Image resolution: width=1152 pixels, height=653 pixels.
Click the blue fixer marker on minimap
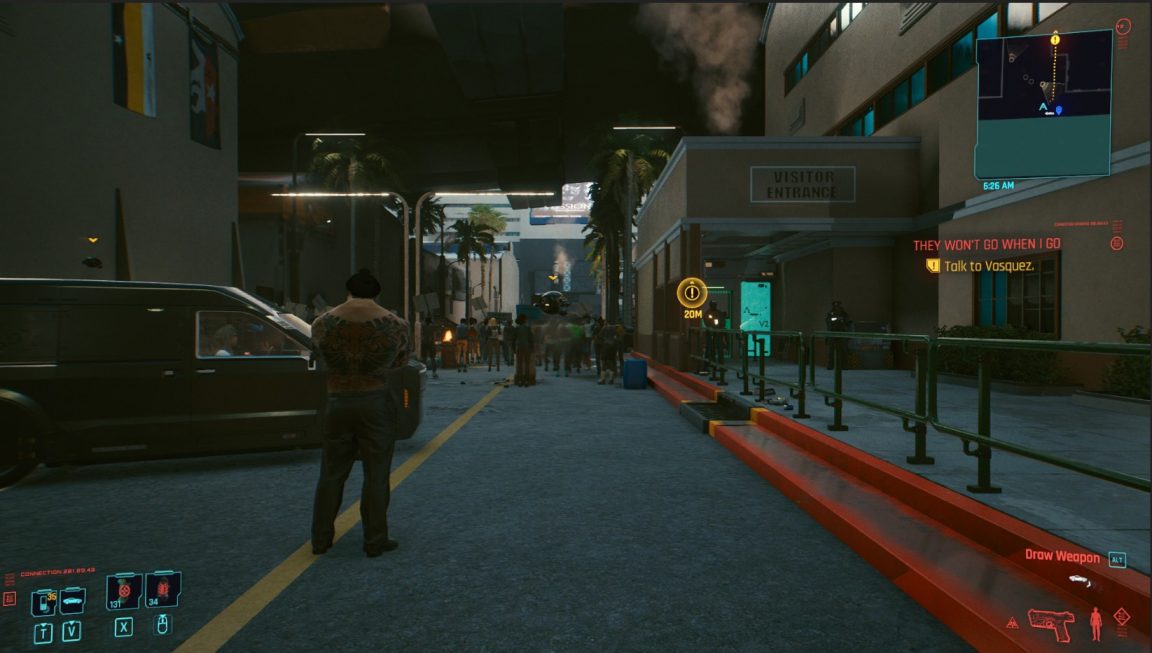[x=1059, y=110]
